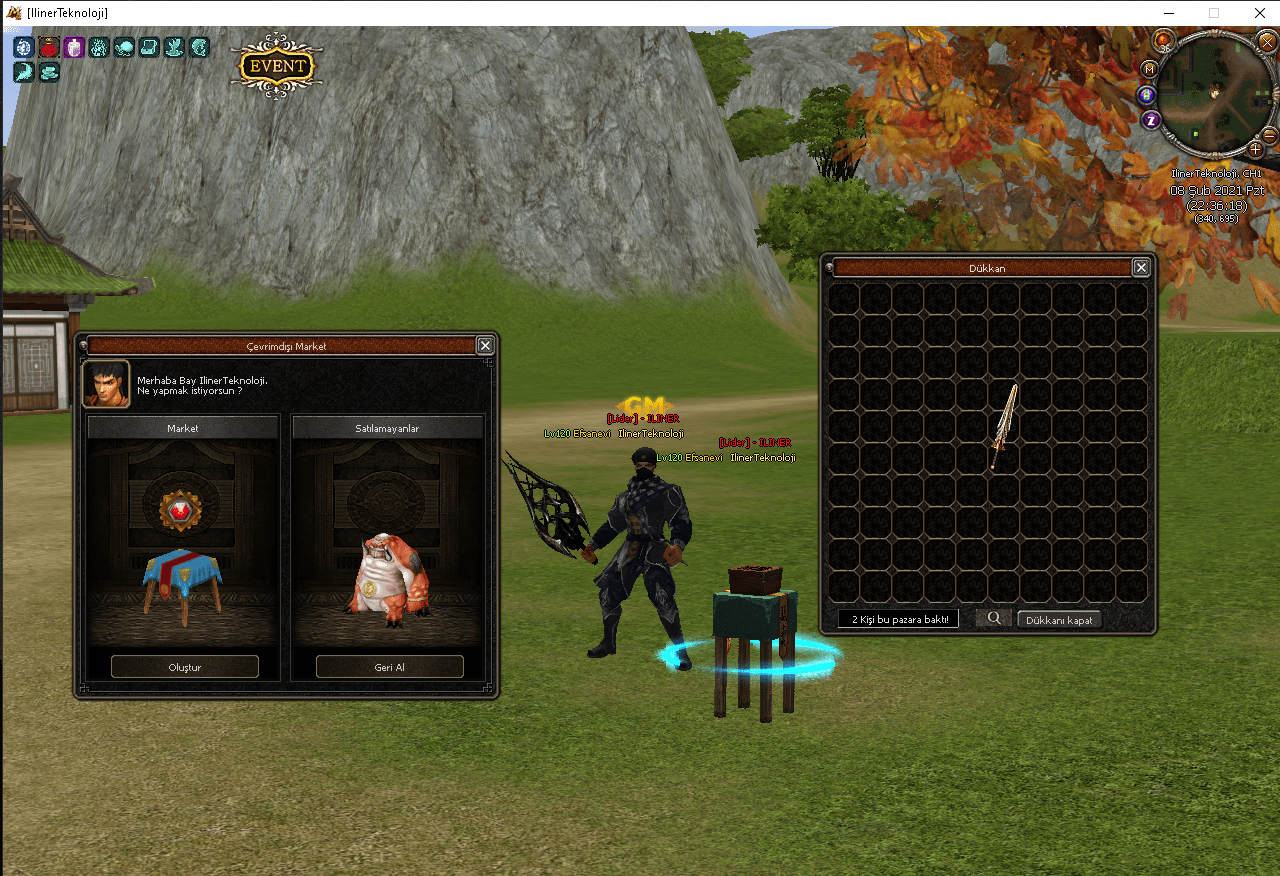The width and height of the screenshot is (1280, 876).
Task: Open the golden EVENT button
Action: (x=277, y=66)
